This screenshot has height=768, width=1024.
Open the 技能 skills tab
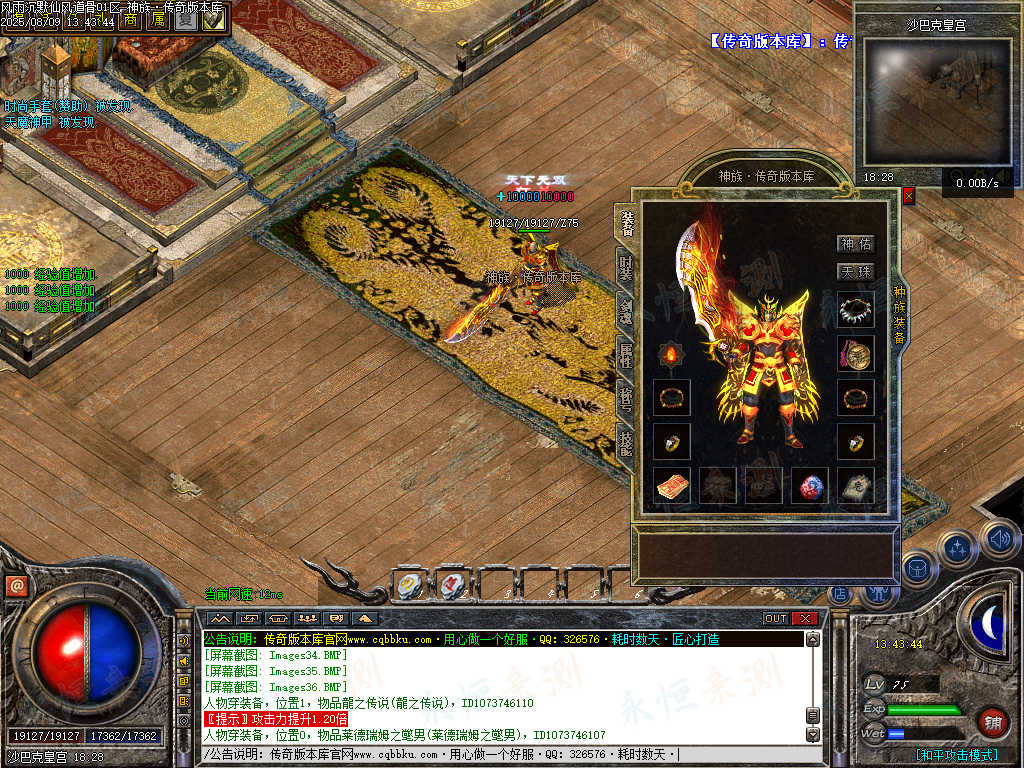pos(626,441)
